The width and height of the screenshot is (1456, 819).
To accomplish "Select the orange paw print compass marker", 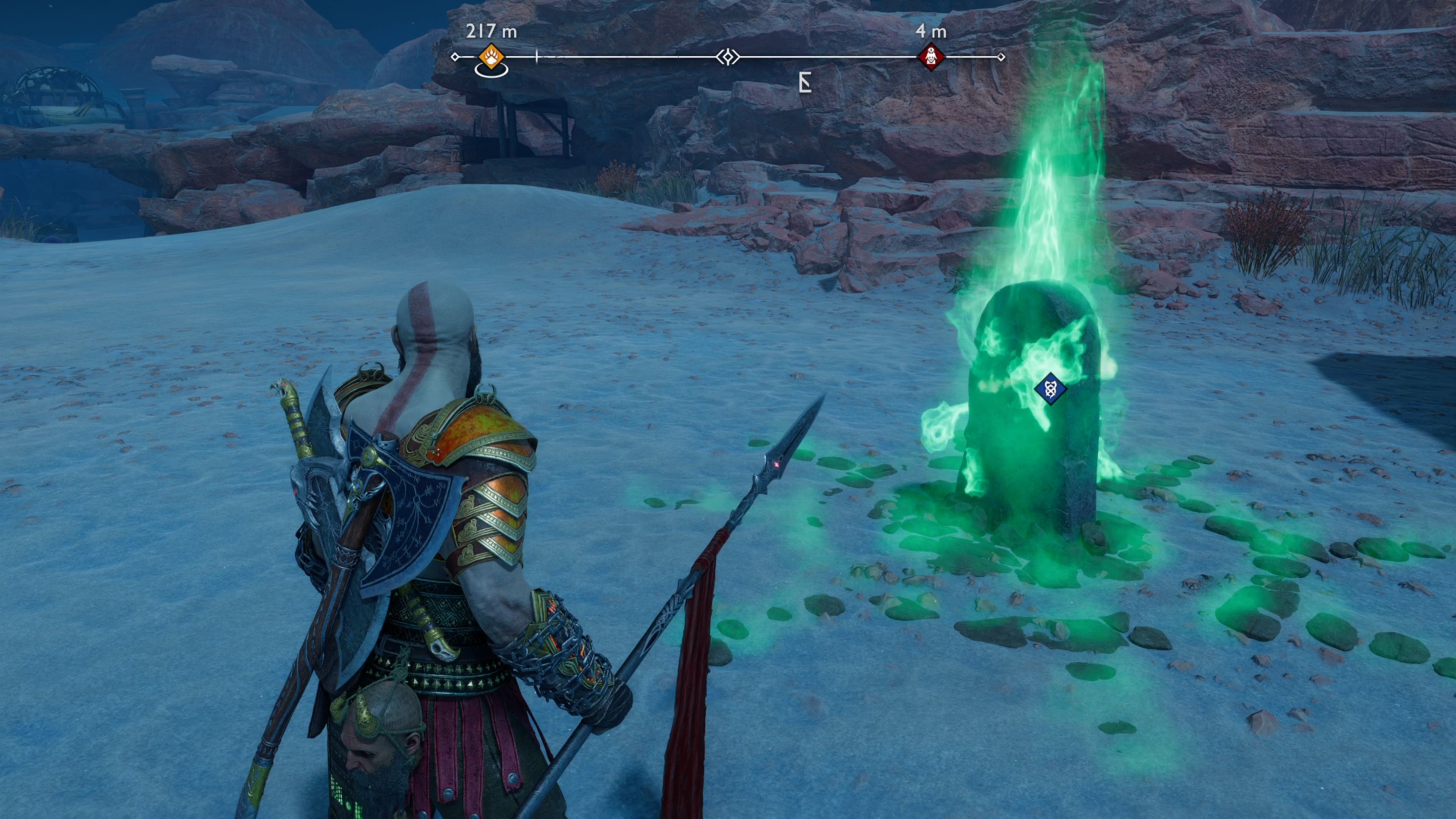I will click(491, 56).
